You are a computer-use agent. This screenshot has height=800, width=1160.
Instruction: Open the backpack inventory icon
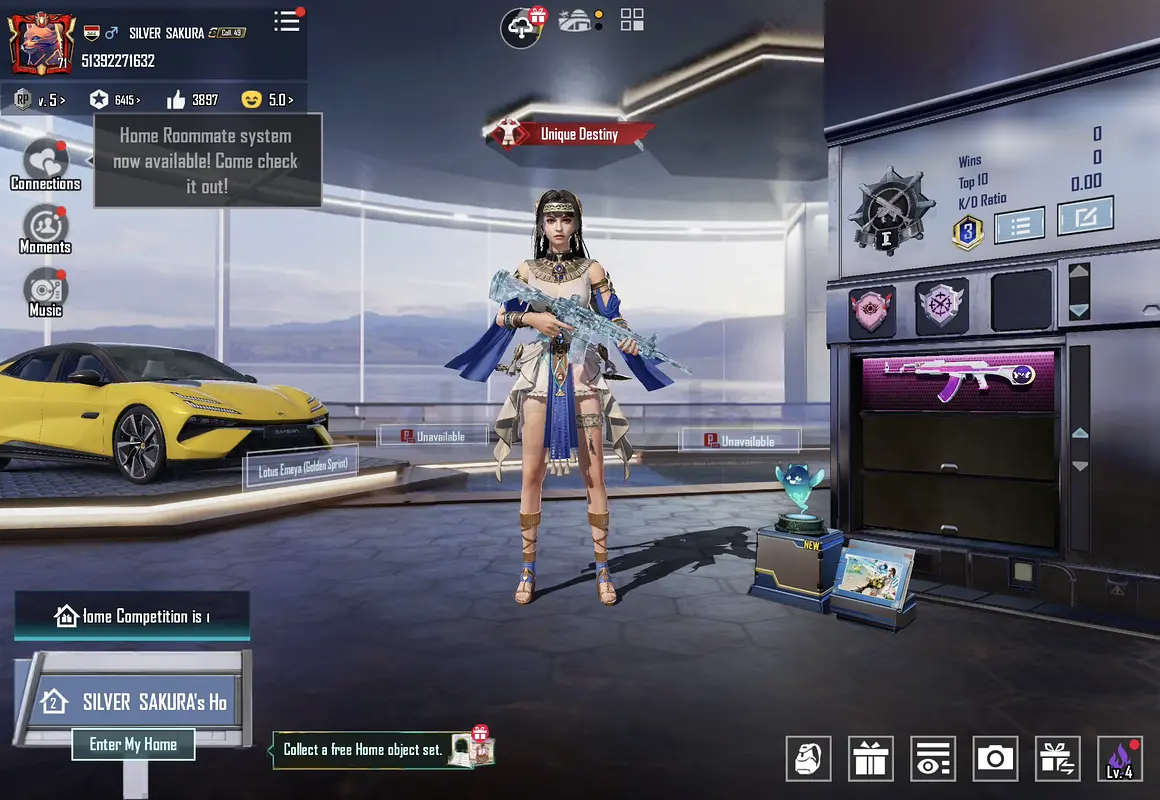coord(808,759)
